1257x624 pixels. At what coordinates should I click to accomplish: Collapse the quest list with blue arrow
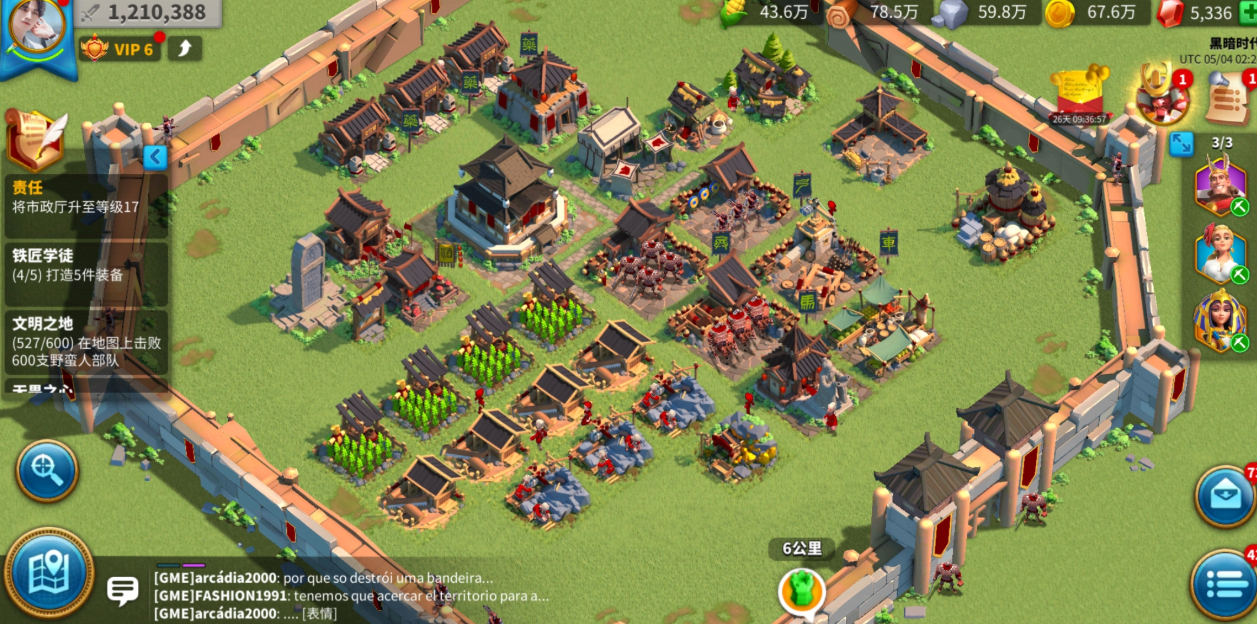(x=155, y=157)
